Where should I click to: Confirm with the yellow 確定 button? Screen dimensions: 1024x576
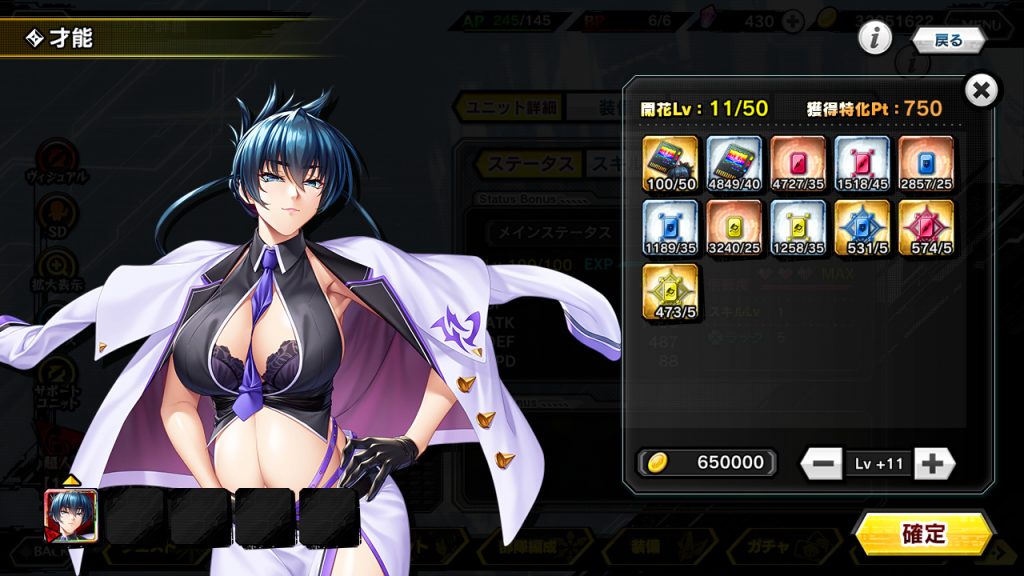tap(923, 534)
